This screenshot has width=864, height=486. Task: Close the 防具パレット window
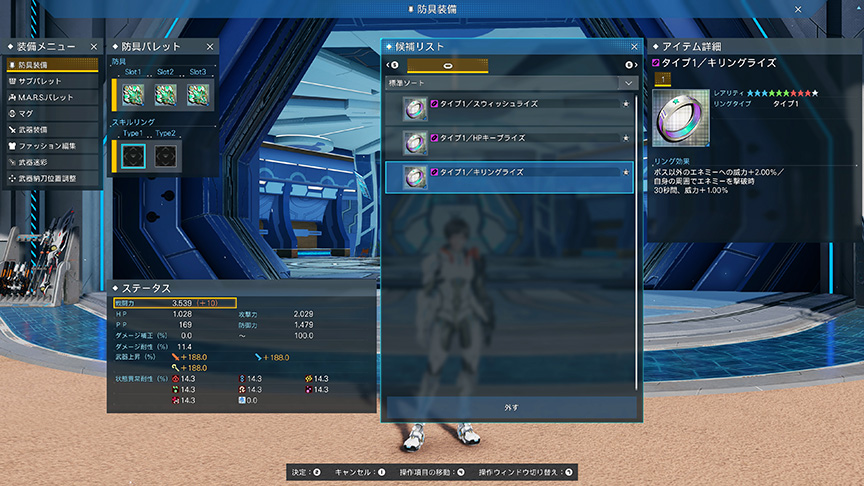[x=210, y=46]
